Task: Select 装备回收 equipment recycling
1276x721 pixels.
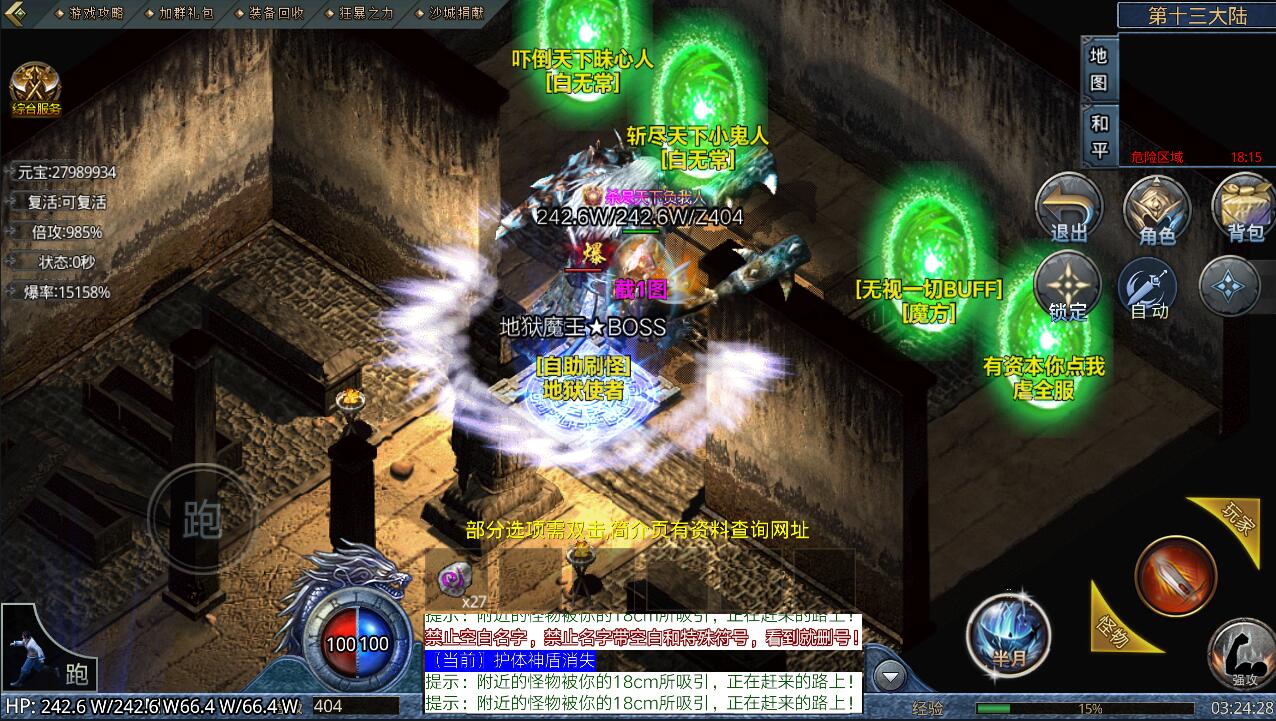Action: [276, 13]
